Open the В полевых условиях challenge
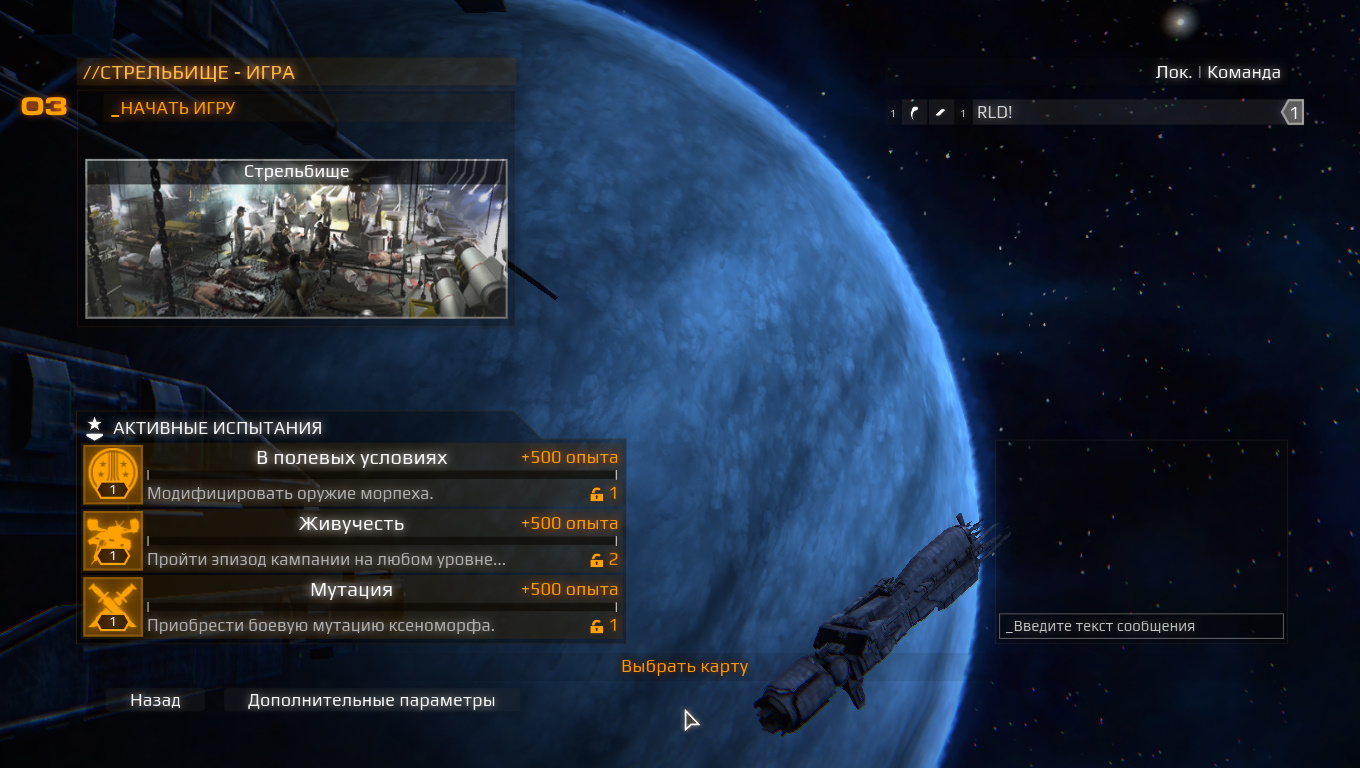 [352, 474]
